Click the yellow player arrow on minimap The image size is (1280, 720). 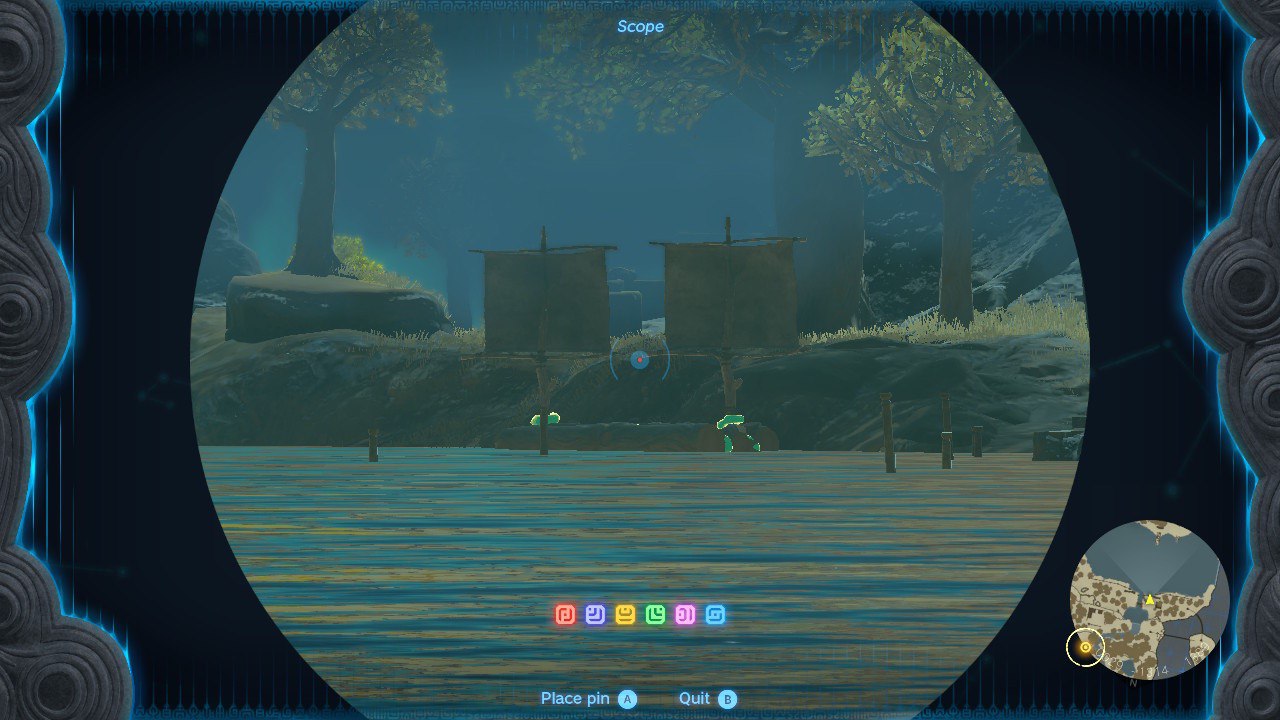pyautogui.click(x=1150, y=600)
